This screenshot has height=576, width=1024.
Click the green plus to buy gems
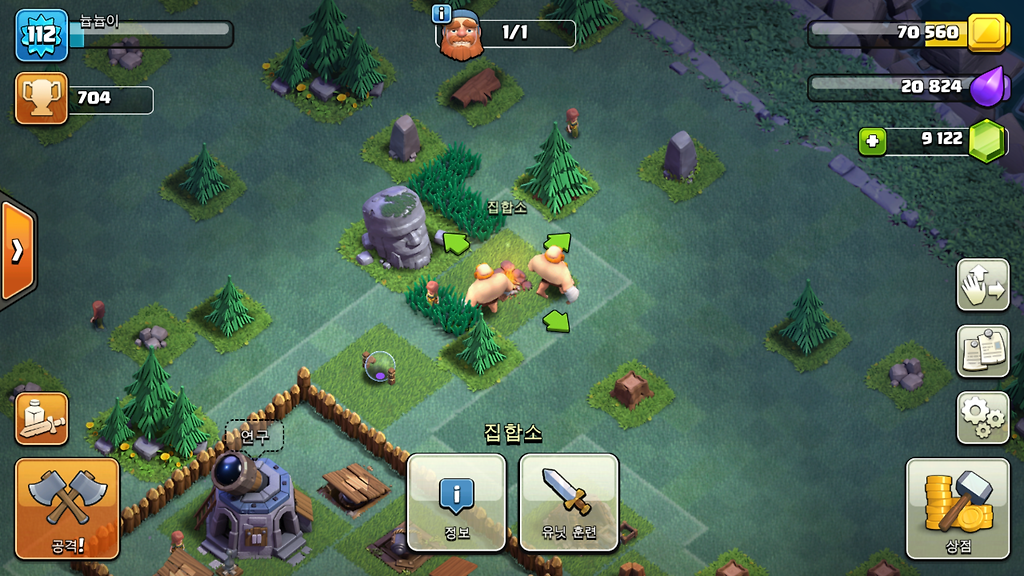click(872, 141)
